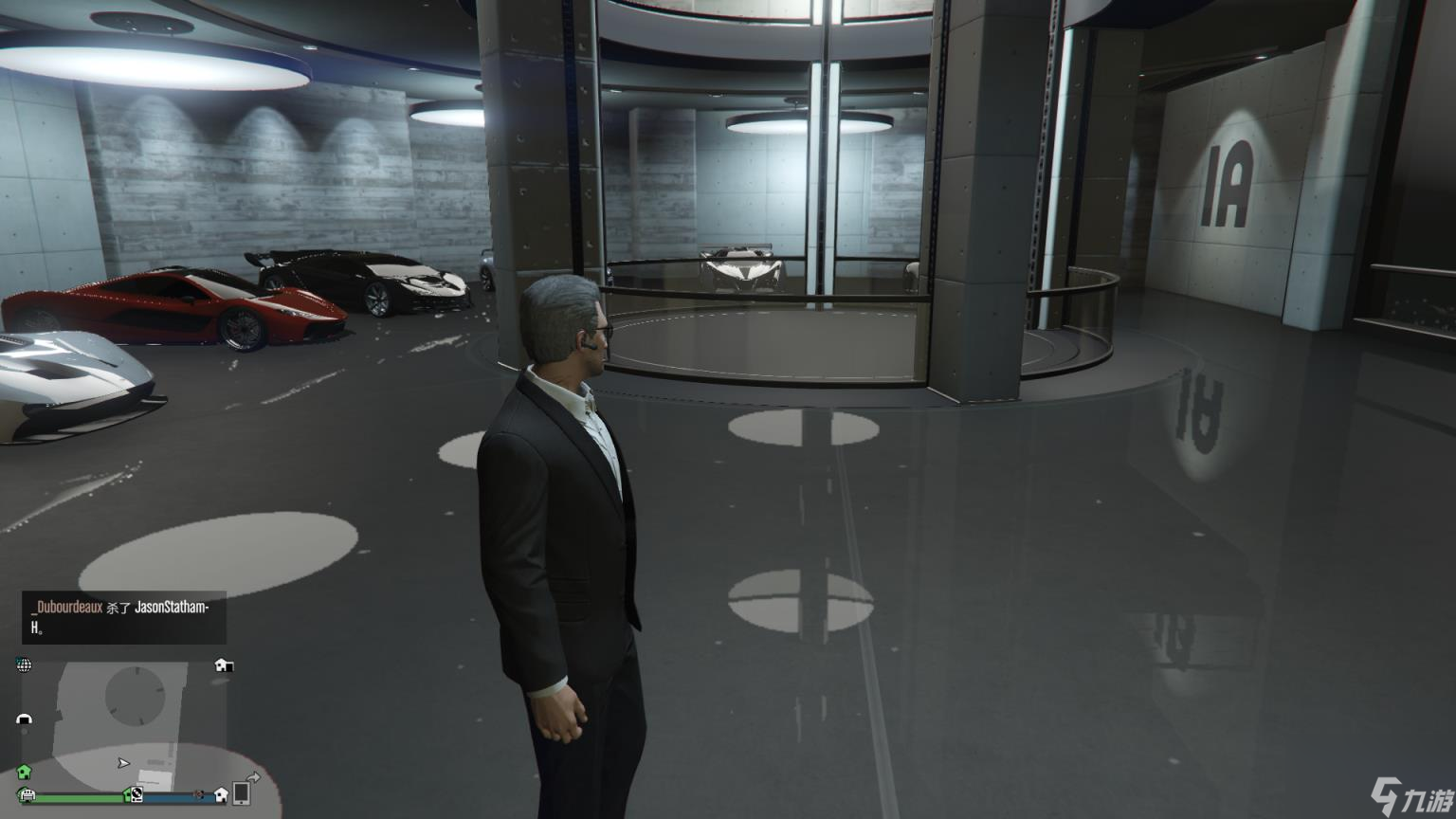This screenshot has height=819, width=1456.
Task: Select the white house-with-garage blip
Action: tap(224, 665)
